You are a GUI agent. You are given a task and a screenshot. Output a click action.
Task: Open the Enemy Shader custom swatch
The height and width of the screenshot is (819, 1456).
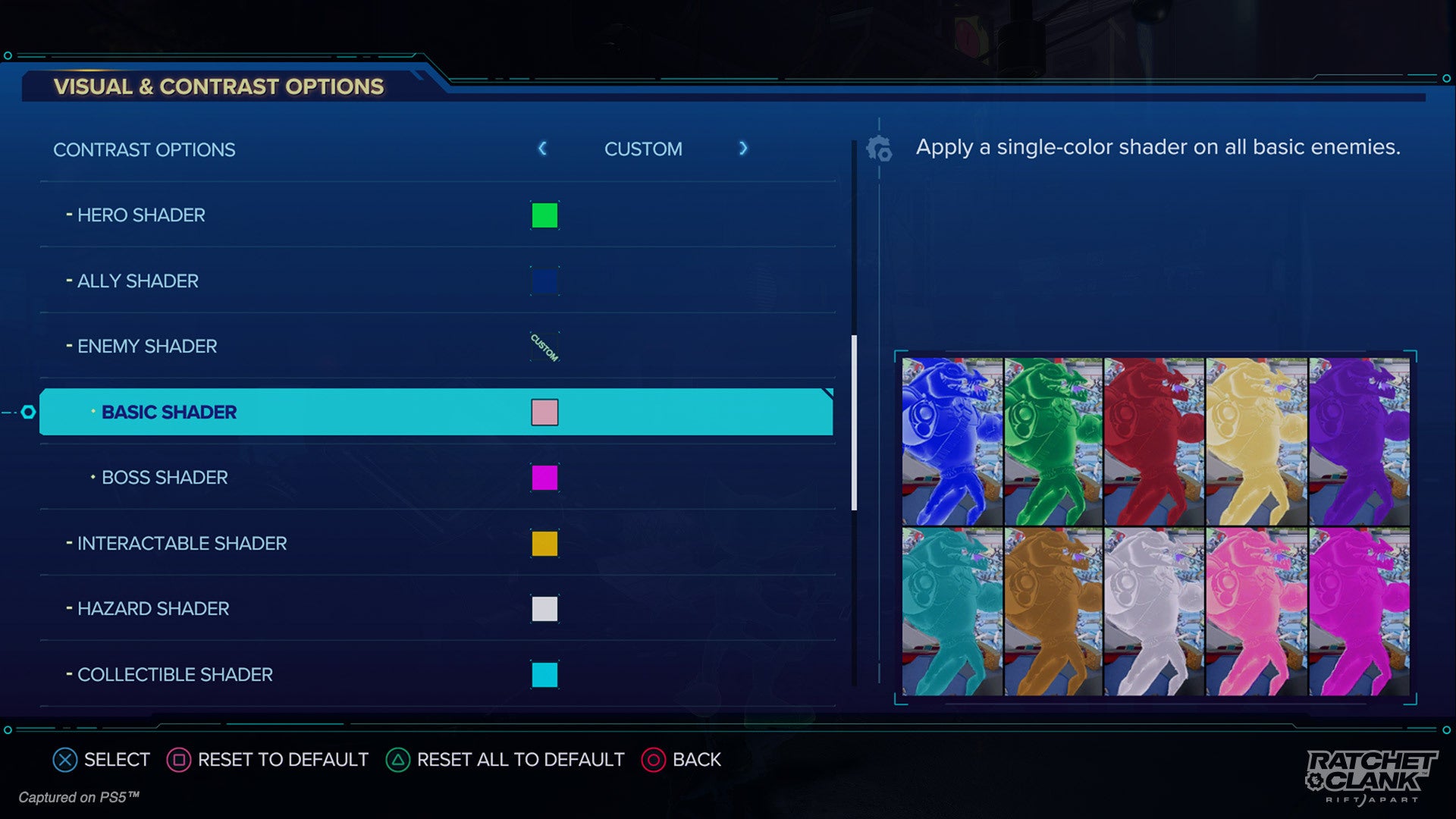(544, 346)
